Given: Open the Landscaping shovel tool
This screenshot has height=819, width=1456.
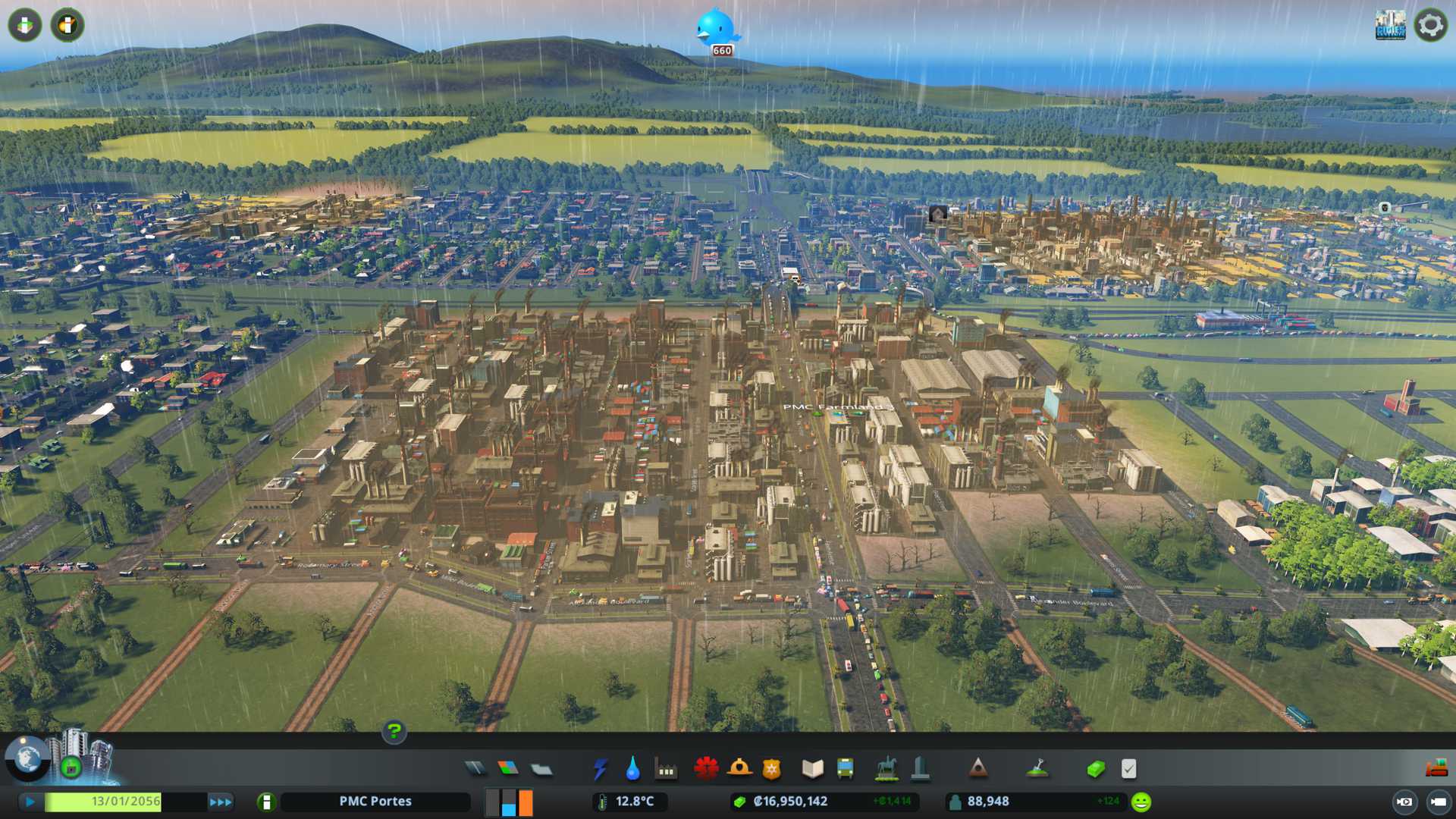Looking at the screenshot, I should pos(1037,769).
